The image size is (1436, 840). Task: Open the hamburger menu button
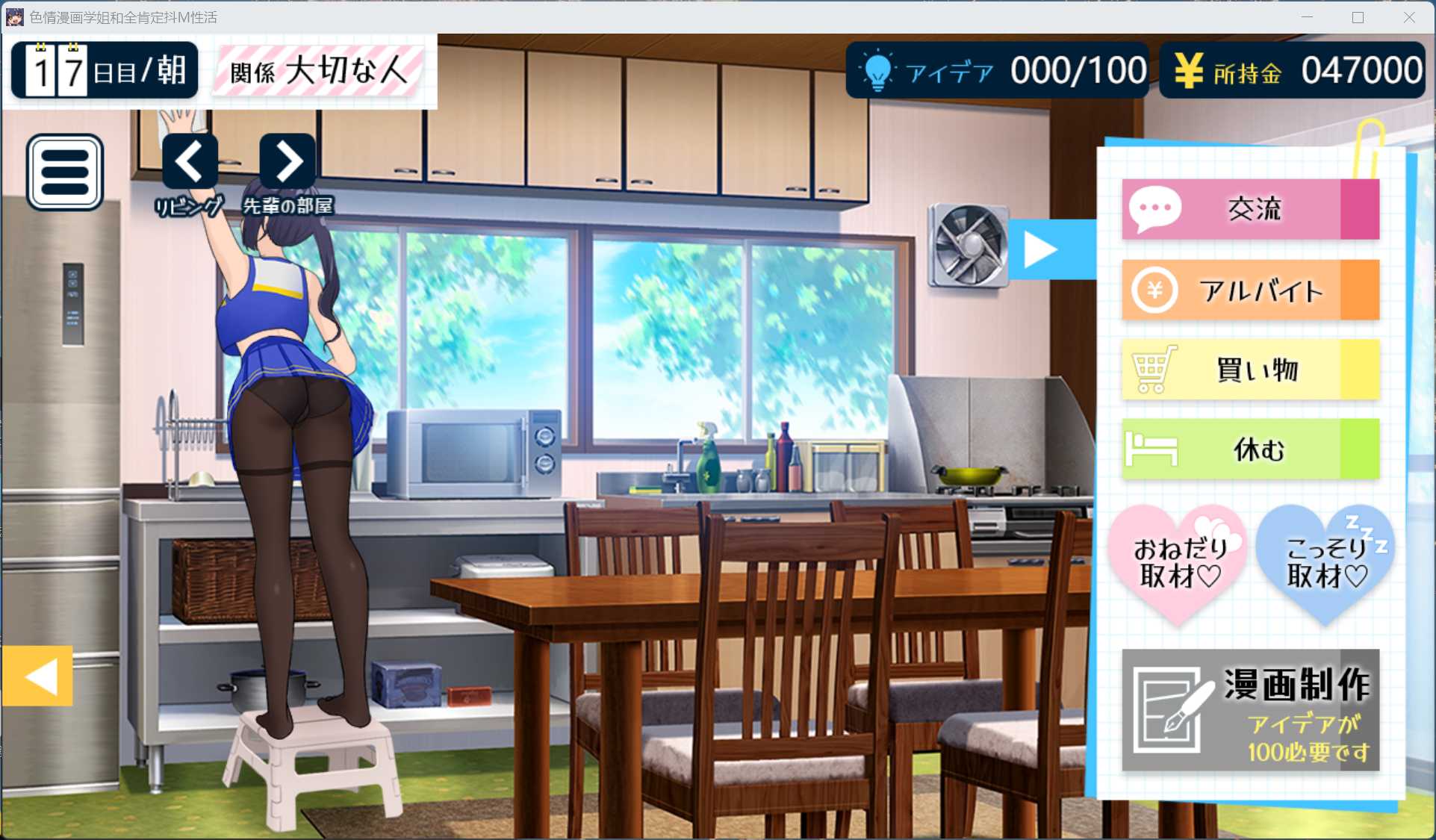65,172
